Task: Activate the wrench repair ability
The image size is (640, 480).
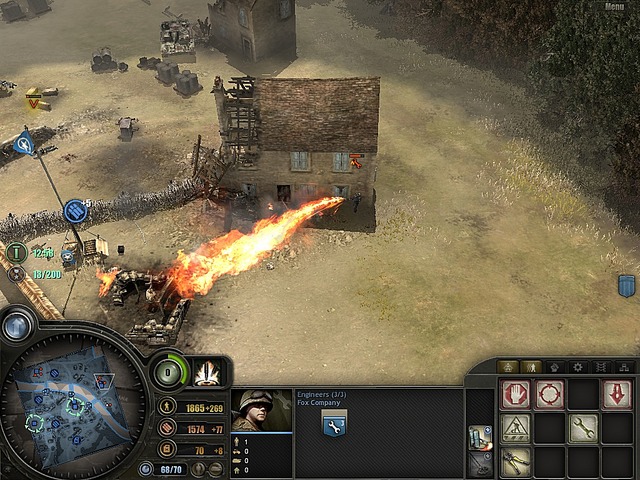Action: (583, 429)
